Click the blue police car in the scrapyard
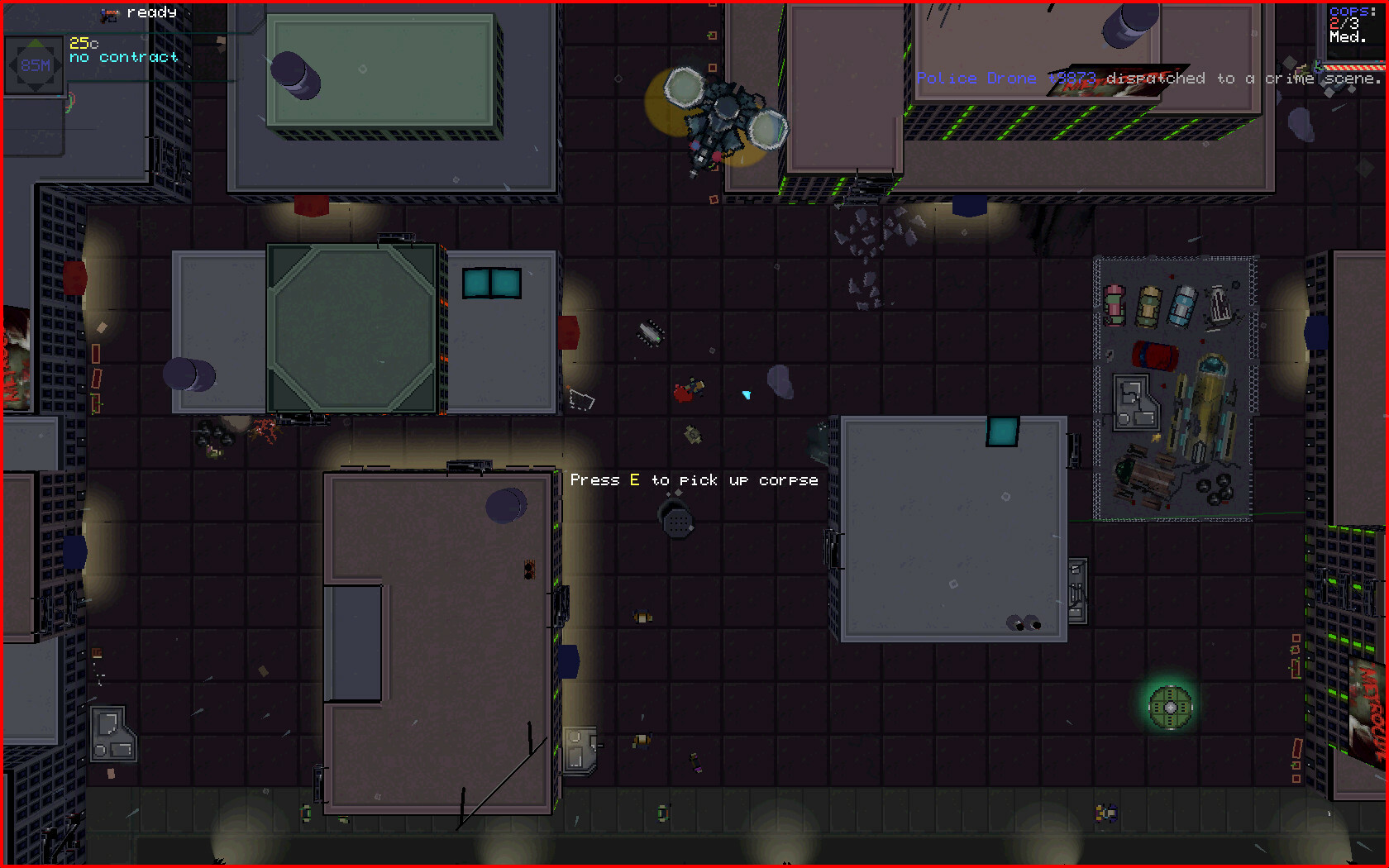Viewport: 1389px width, 868px height. click(1182, 308)
